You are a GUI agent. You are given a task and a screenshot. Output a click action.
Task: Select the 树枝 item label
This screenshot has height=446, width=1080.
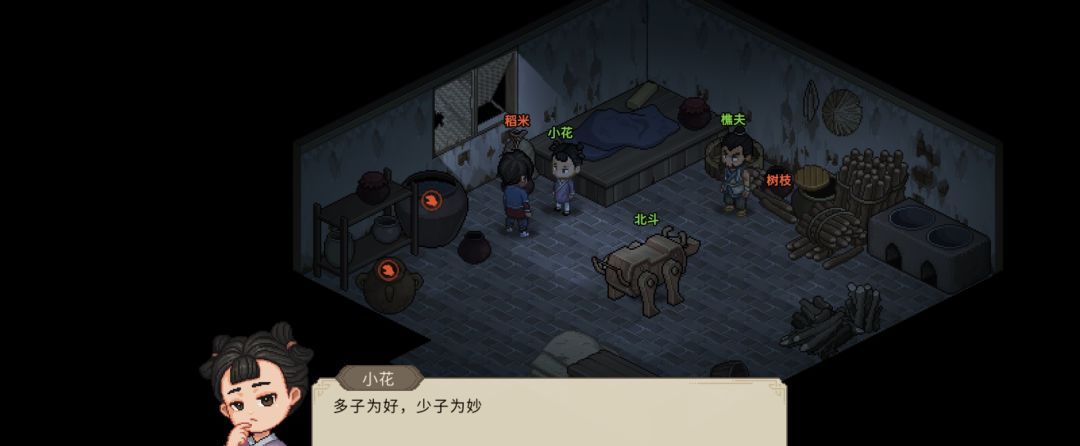(779, 180)
